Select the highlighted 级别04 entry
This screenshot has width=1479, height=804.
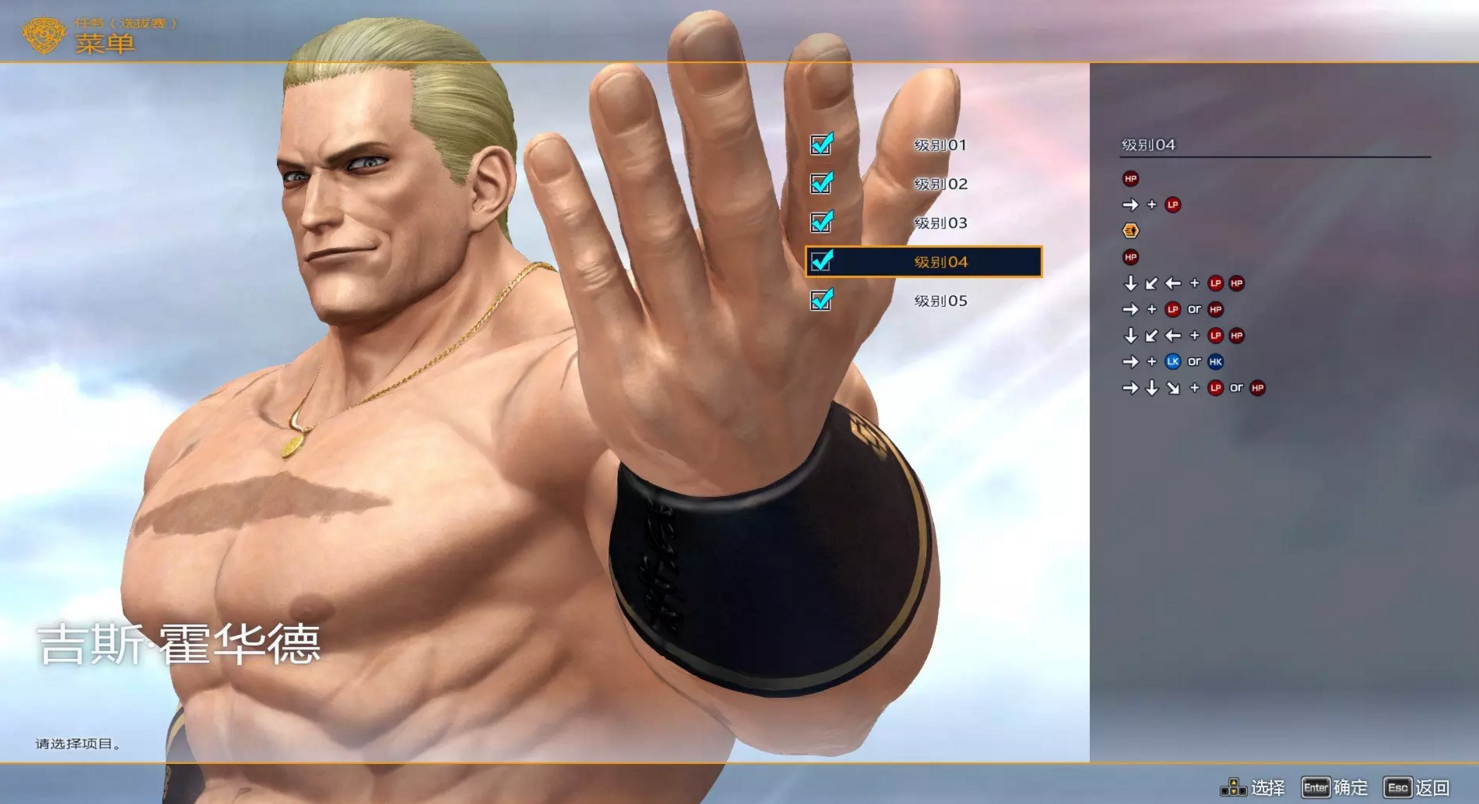(940, 262)
